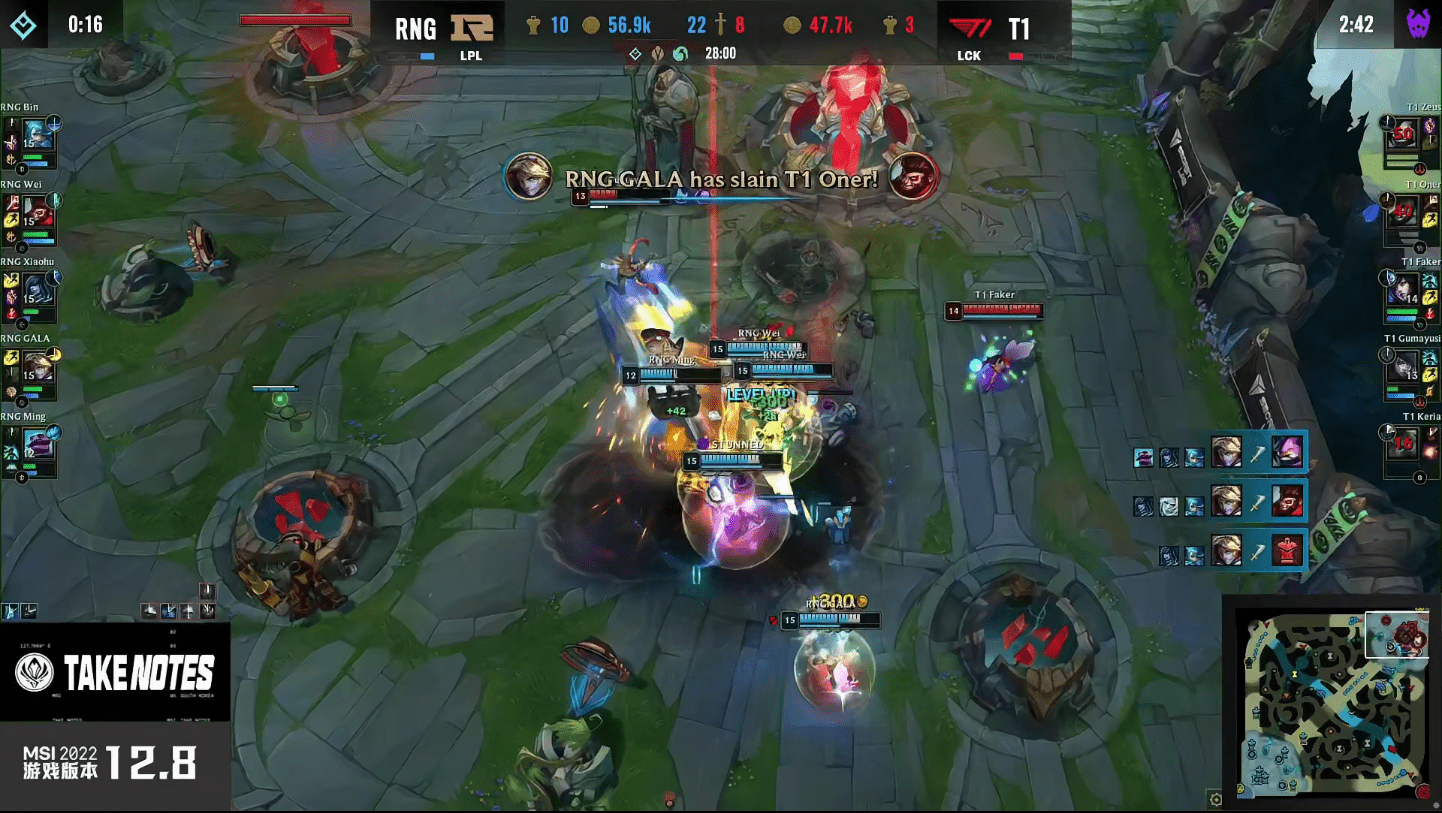The width and height of the screenshot is (1442, 813).
Task: Click the blue dragon icon beside 0:16
Action: click(x=24, y=24)
